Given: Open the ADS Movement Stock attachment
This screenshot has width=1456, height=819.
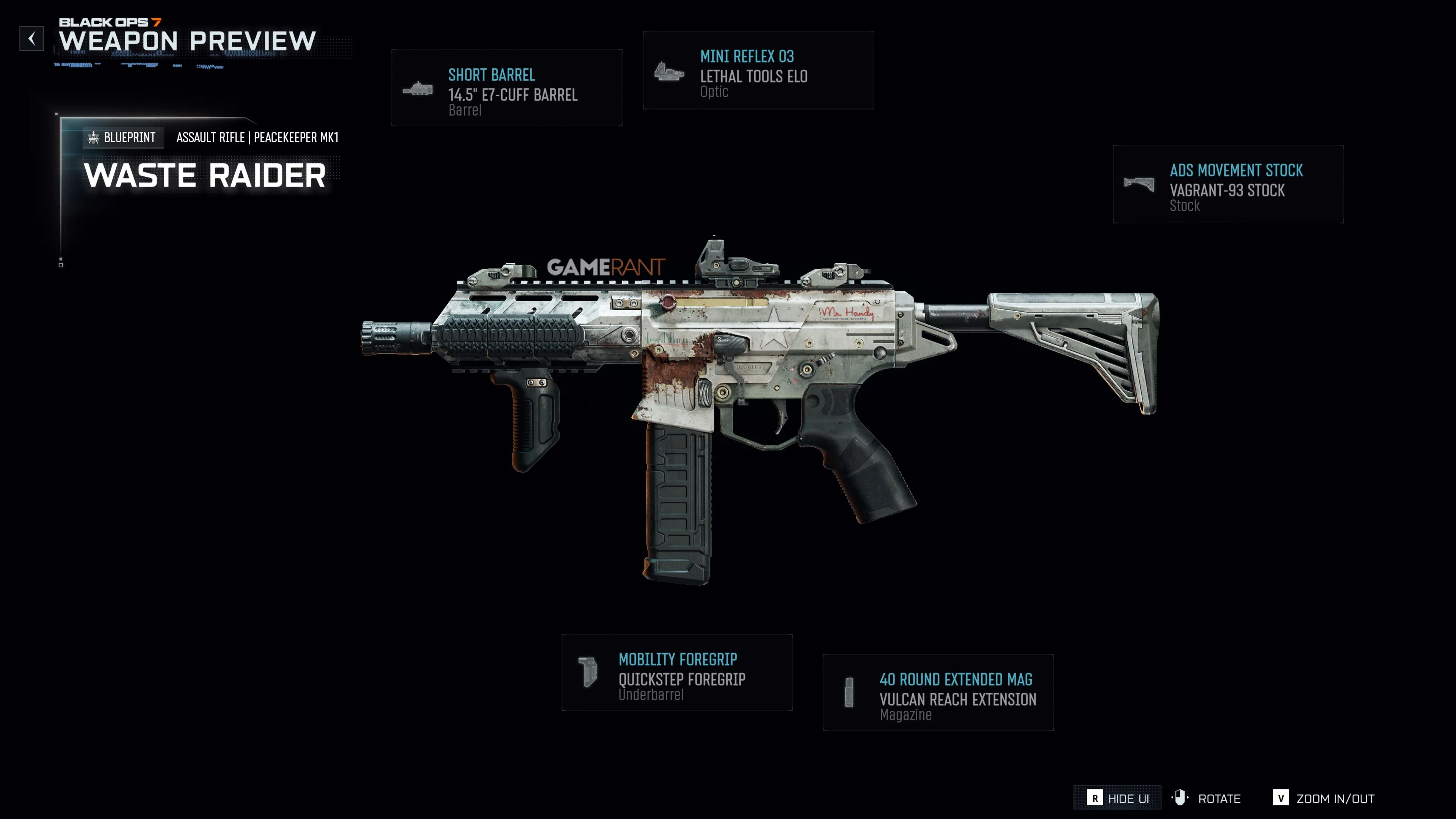Looking at the screenshot, I should [x=1228, y=184].
